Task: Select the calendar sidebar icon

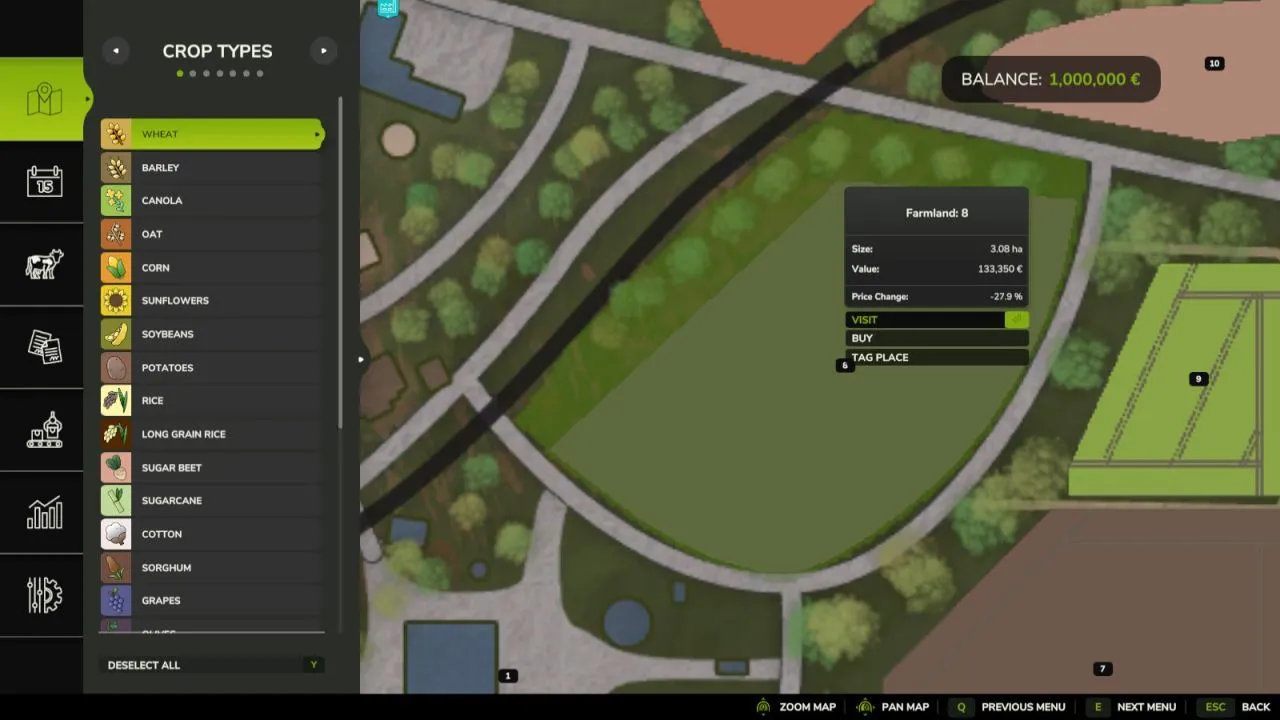Action: tap(42, 182)
